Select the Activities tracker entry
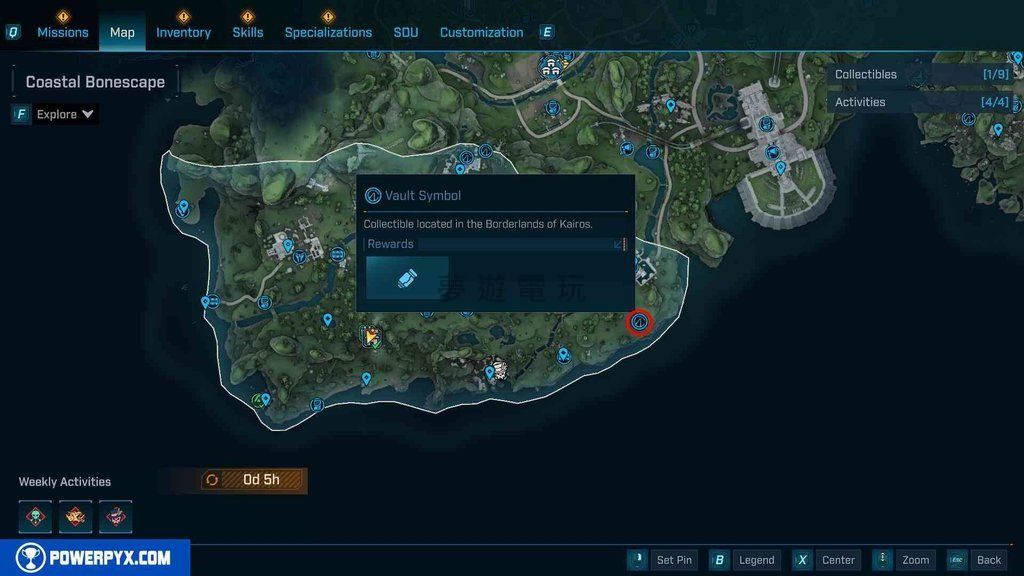Viewport: 1024px width, 576px height. (922, 102)
